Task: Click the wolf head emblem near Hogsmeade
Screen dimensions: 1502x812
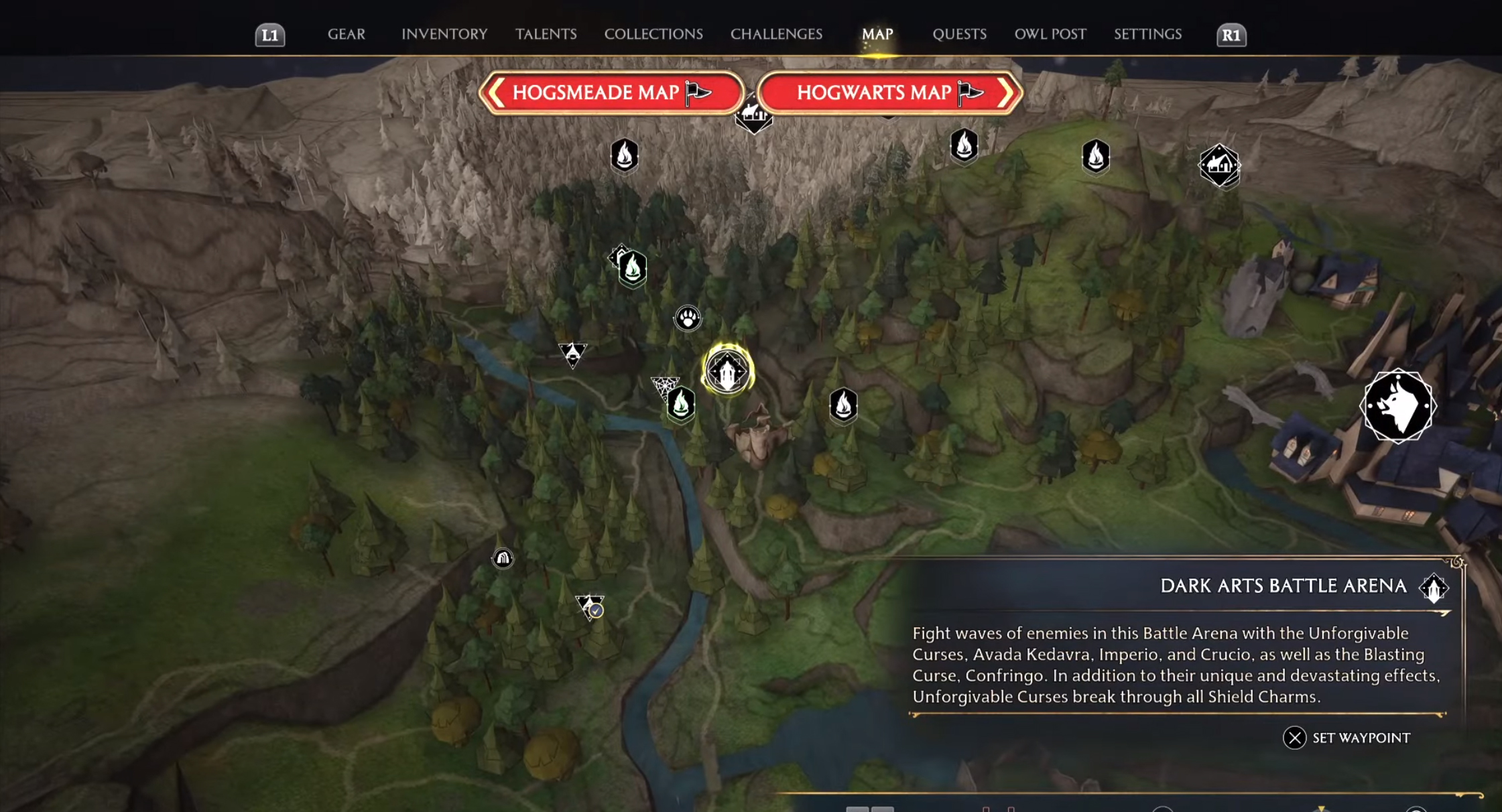Action: click(x=1397, y=405)
